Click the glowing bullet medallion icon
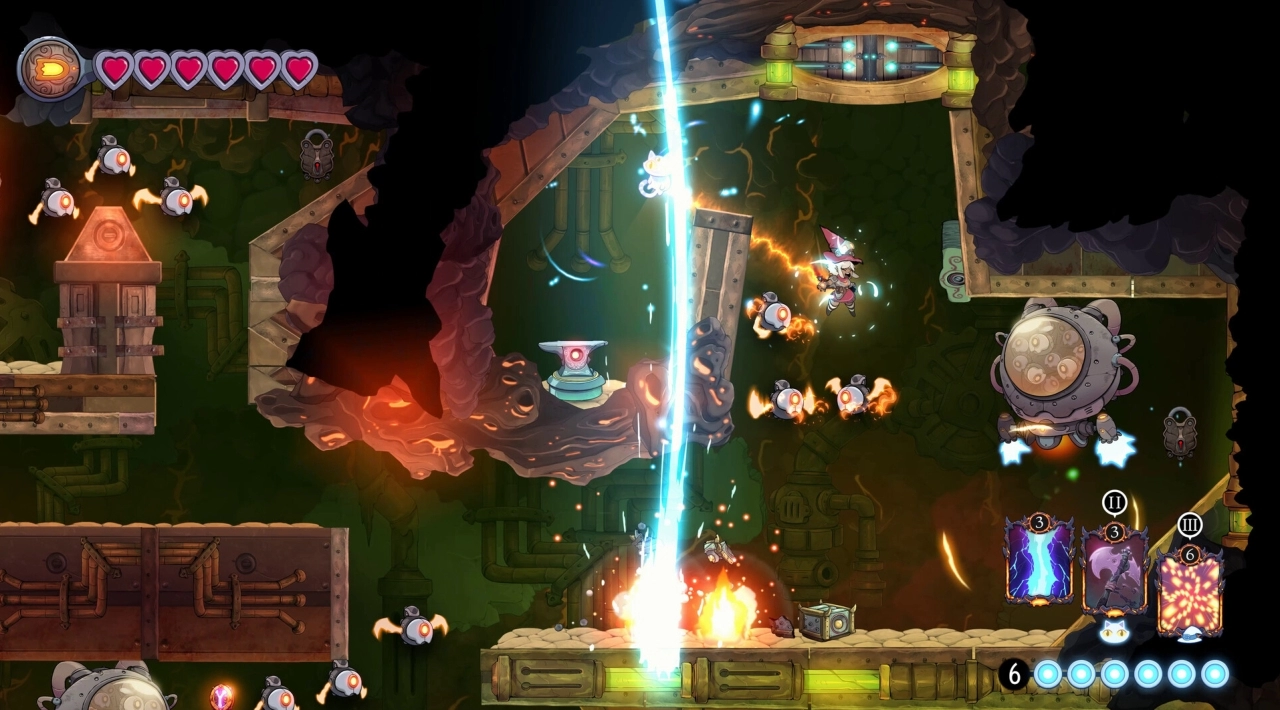The height and width of the screenshot is (710, 1280). 50,69
